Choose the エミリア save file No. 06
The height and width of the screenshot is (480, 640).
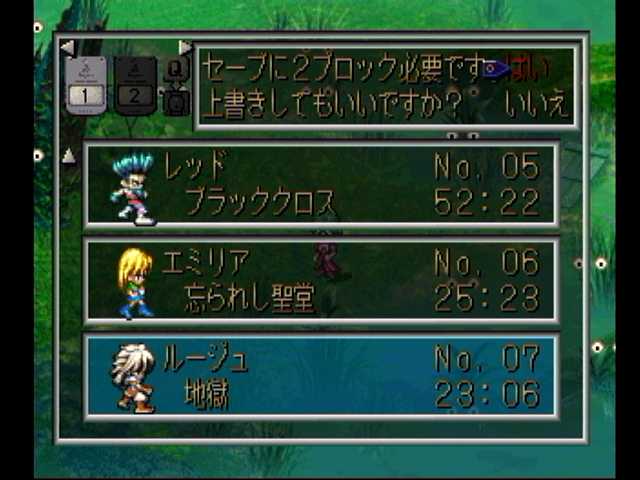320,280
